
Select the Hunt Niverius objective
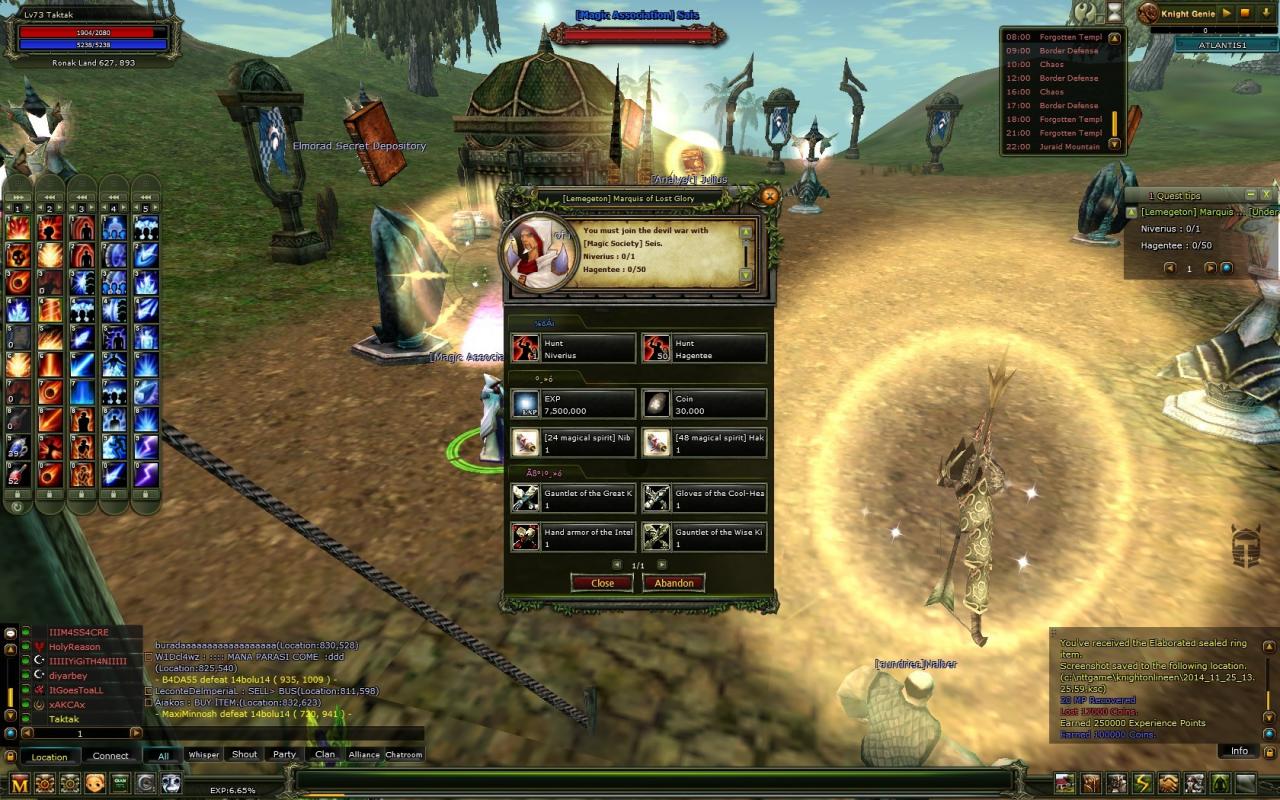point(573,349)
